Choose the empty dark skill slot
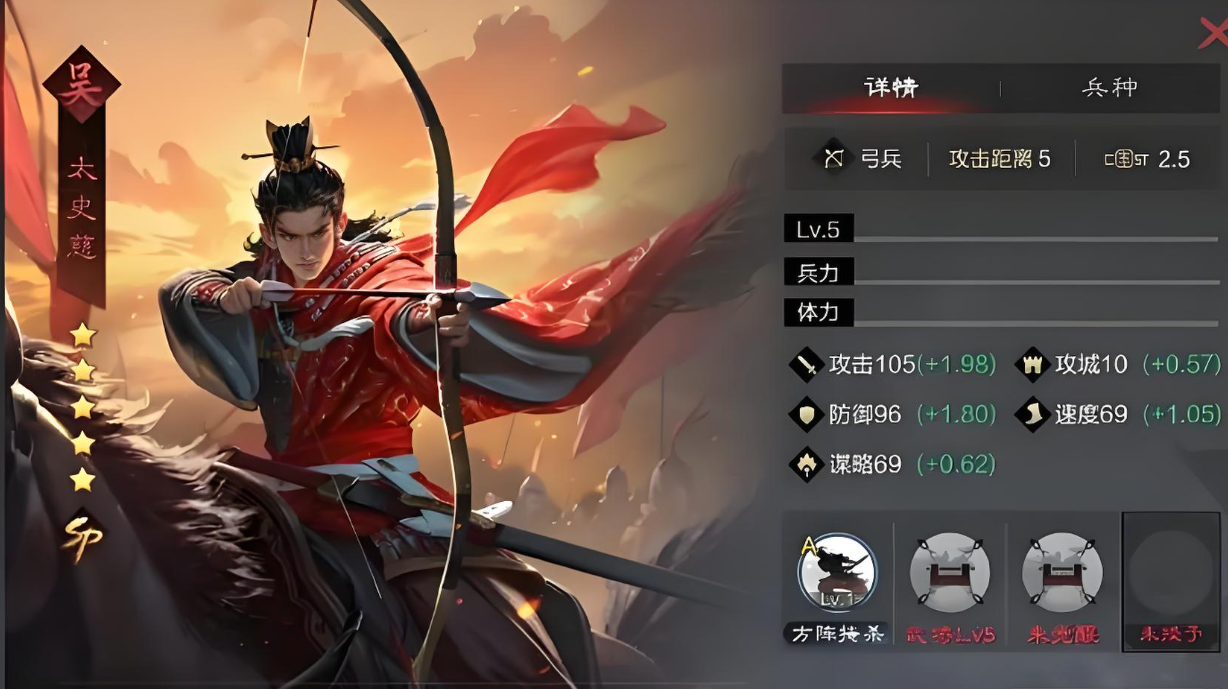 coord(1171,573)
